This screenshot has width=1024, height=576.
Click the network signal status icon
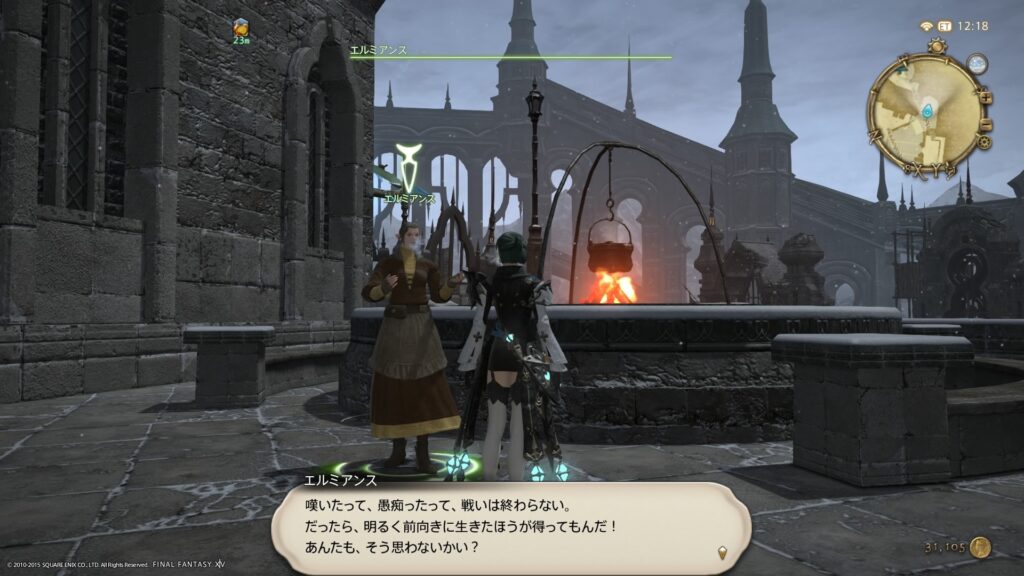(925, 26)
